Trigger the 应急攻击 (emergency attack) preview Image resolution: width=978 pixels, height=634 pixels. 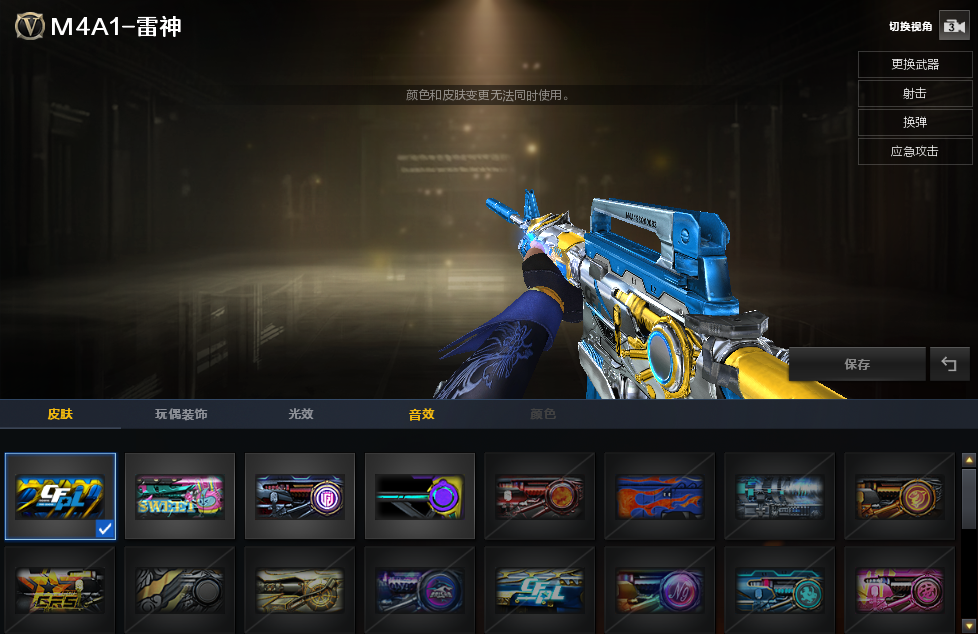(914, 151)
